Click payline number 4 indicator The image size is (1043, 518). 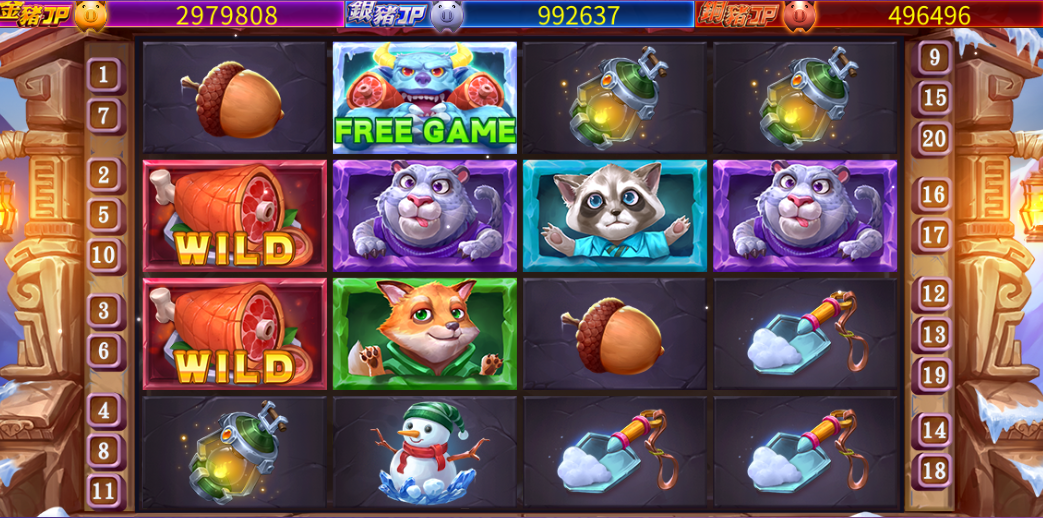(x=105, y=410)
